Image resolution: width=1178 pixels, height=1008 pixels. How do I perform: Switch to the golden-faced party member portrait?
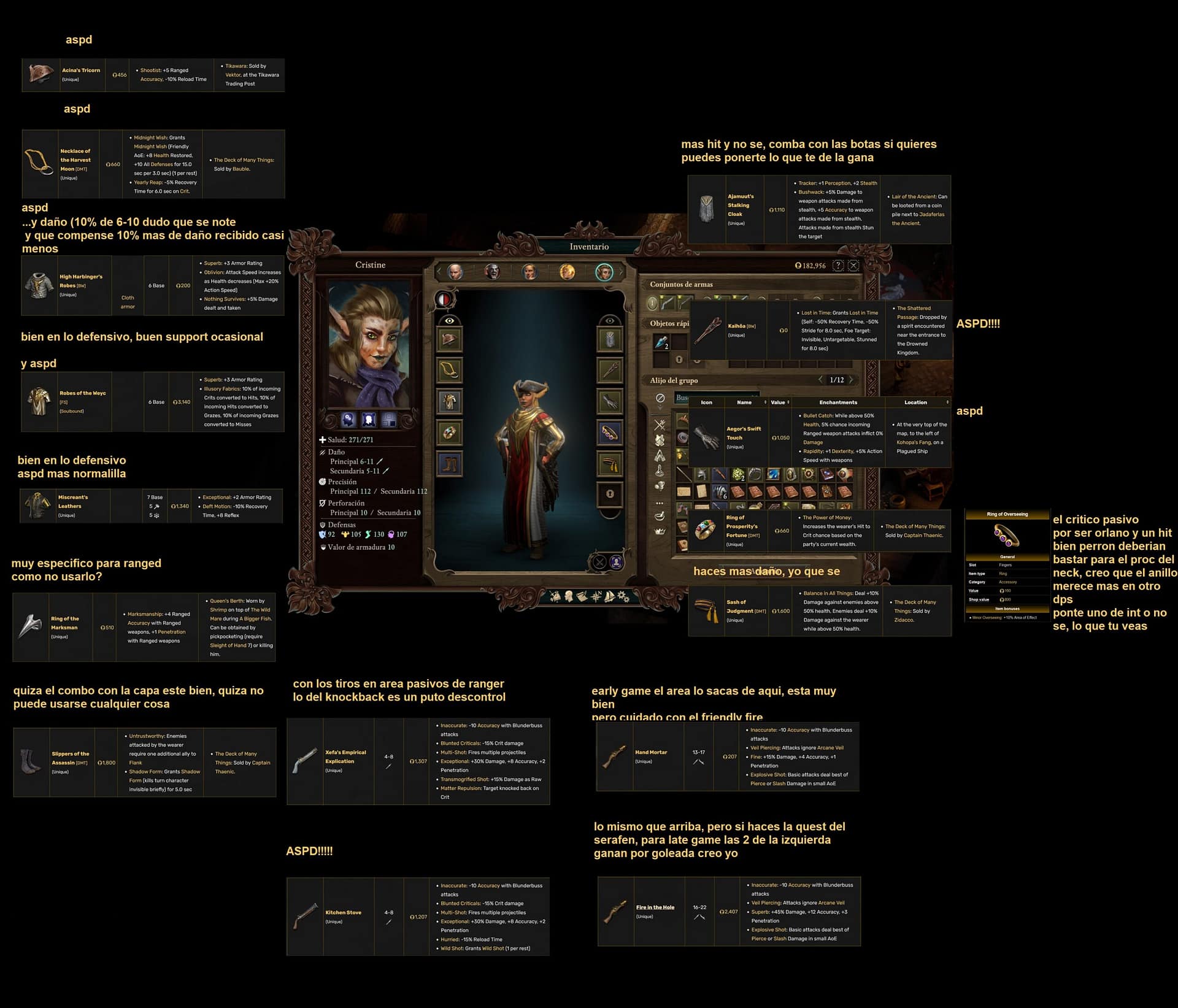point(567,272)
